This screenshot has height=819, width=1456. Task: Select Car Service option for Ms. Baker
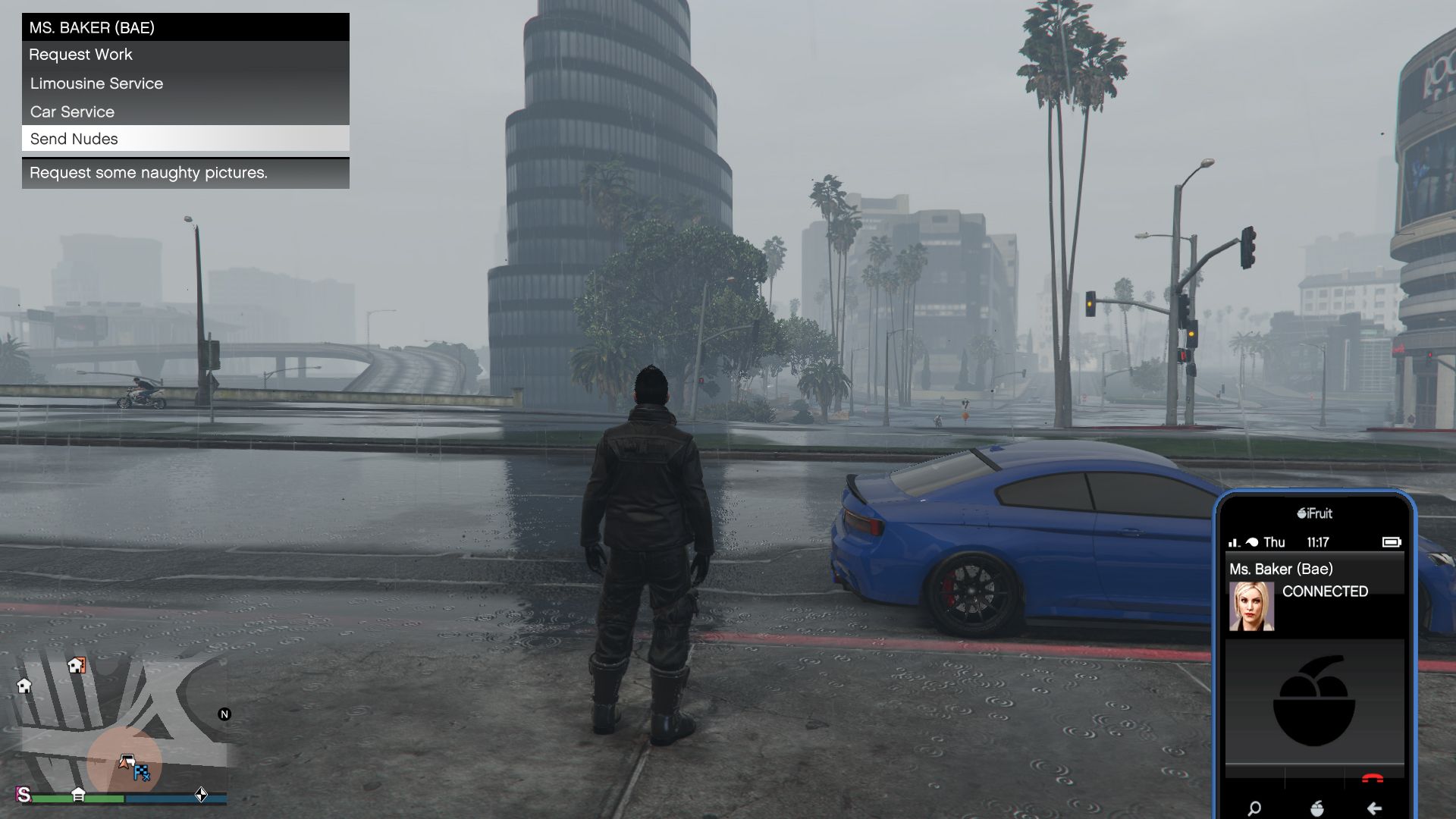(x=71, y=111)
